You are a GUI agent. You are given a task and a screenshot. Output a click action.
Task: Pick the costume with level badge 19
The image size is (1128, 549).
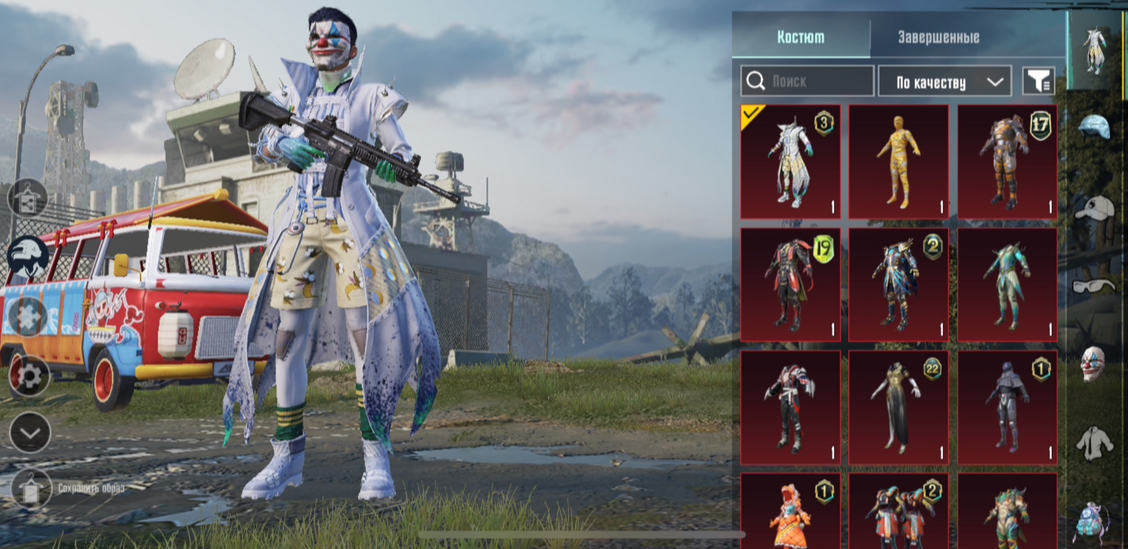(x=790, y=284)
